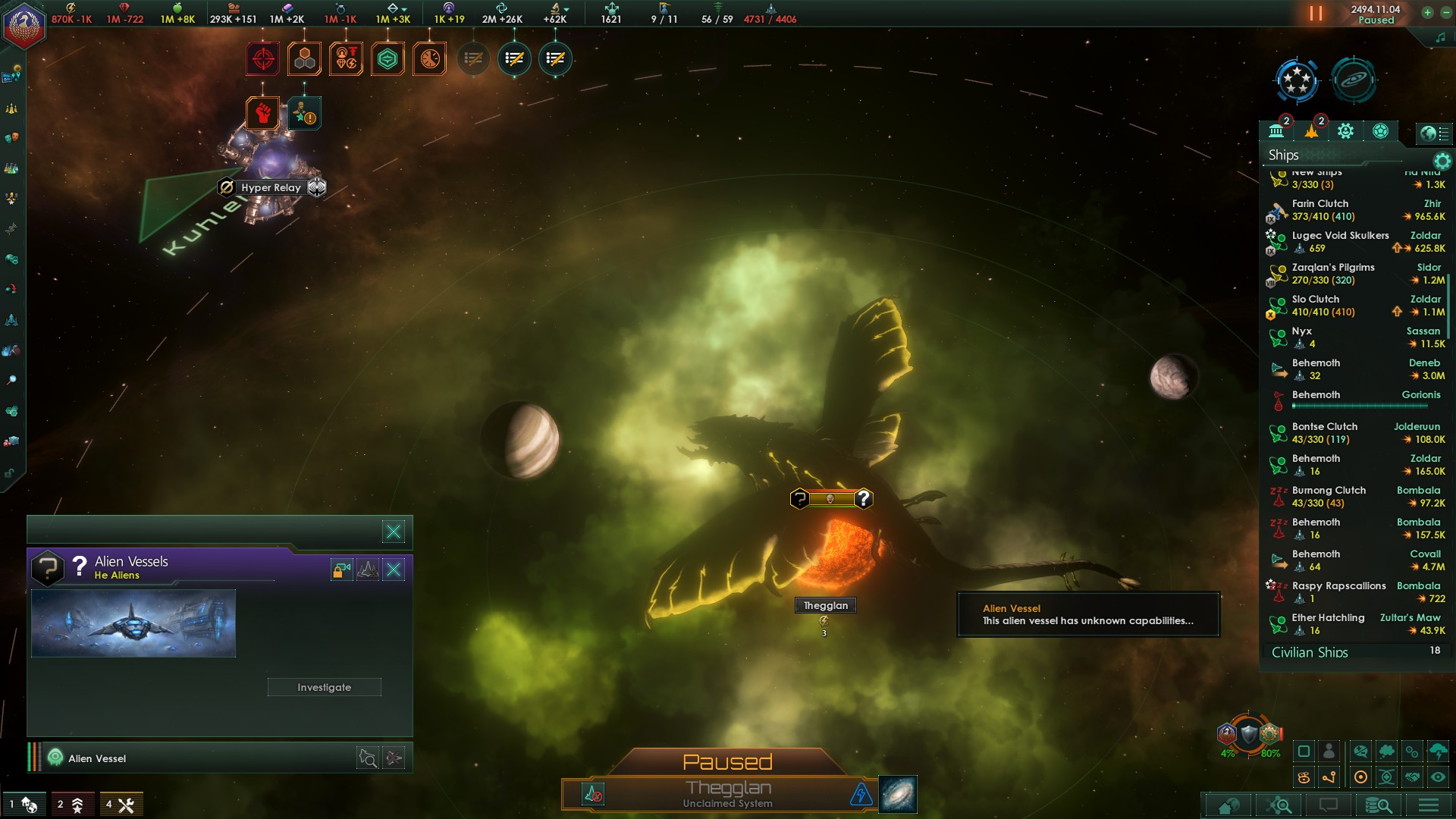
Task: Toggle the game pause button
Action: [x=1316, y=14]
